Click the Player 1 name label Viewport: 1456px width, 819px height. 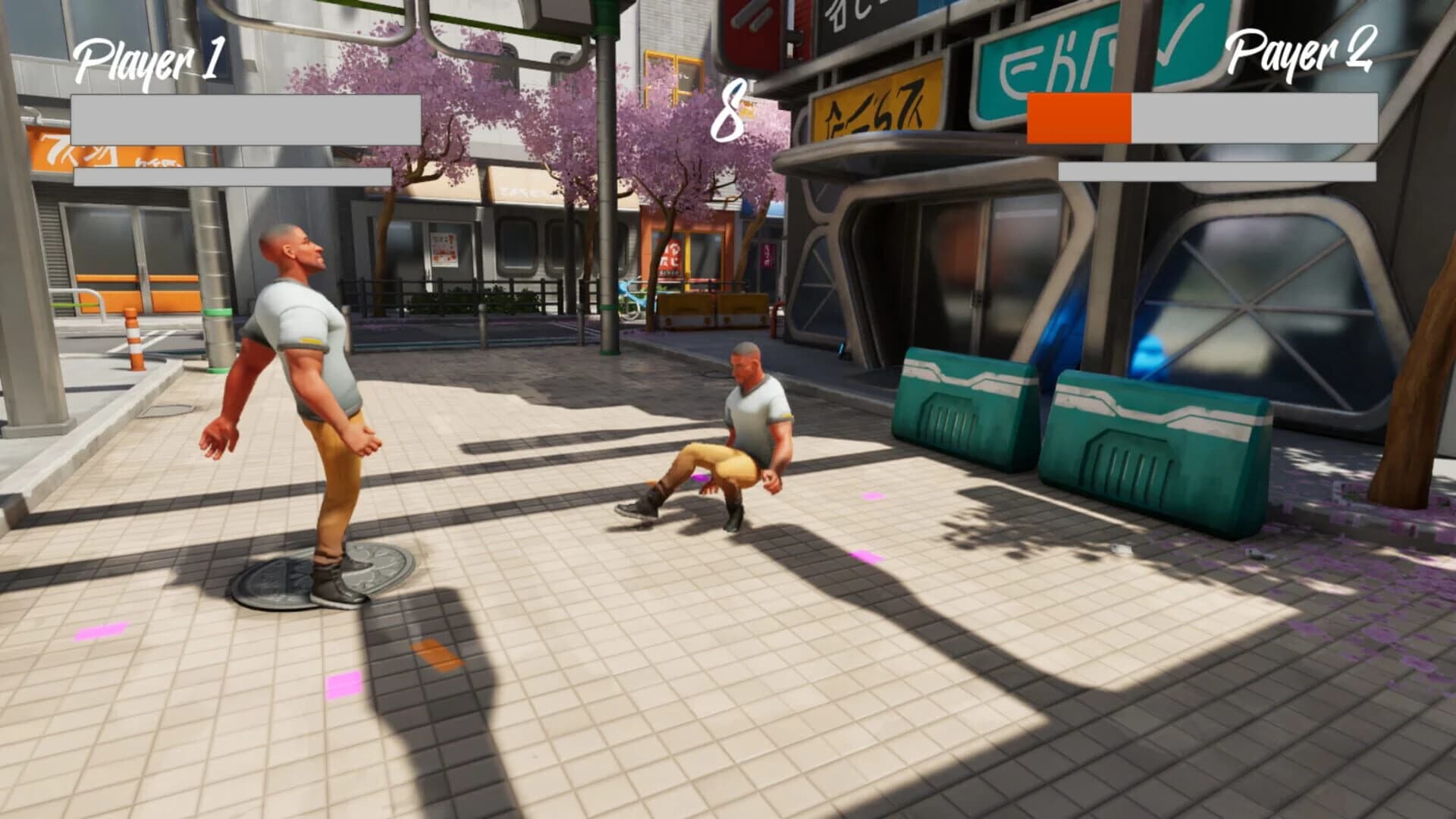(x=149, y=58)
